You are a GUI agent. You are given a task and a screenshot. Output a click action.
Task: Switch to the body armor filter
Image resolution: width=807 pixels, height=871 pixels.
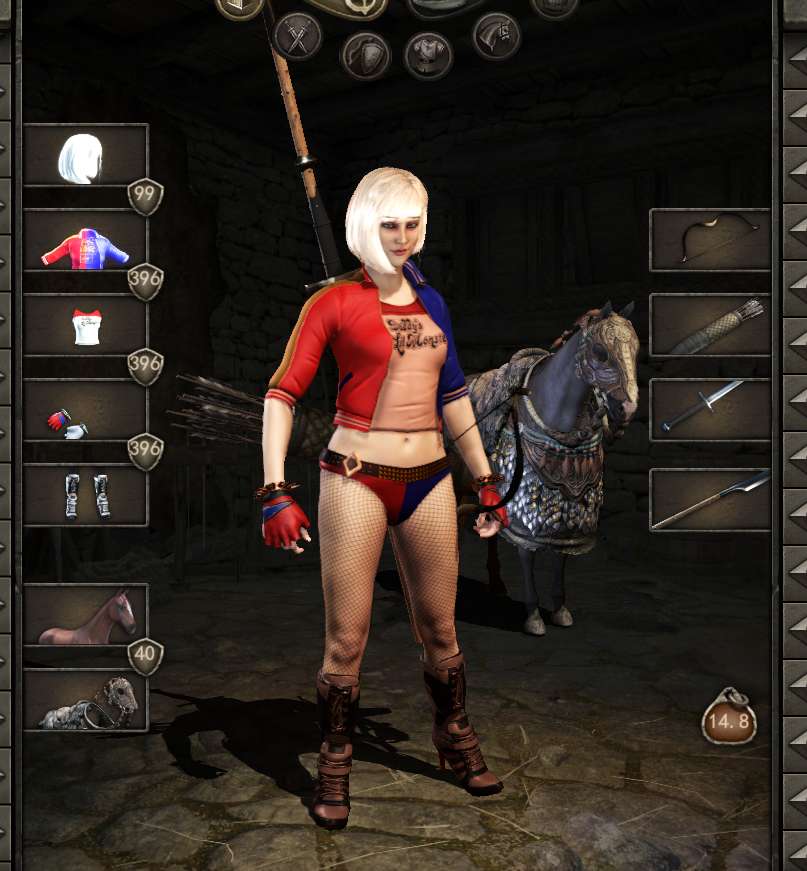(428, 55)
